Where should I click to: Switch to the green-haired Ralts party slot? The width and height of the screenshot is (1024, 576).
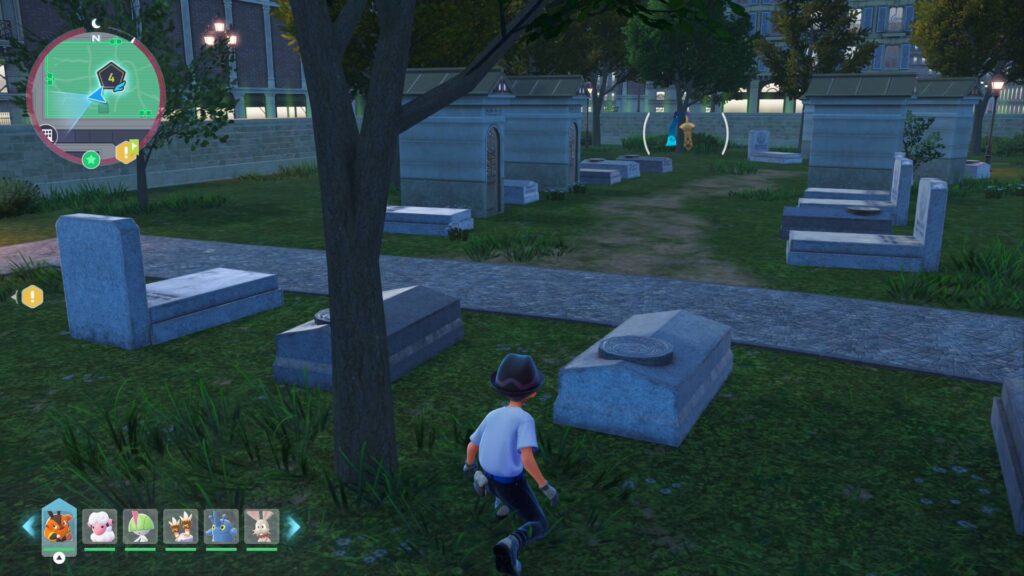141,526
